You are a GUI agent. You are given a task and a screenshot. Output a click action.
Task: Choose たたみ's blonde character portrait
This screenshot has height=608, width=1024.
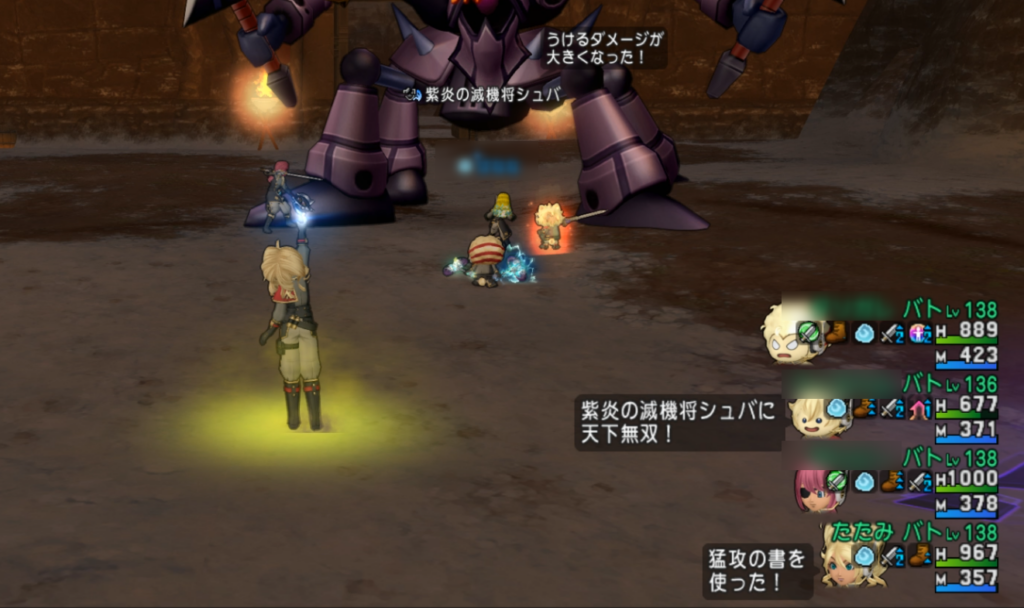(x=846, y=561)
